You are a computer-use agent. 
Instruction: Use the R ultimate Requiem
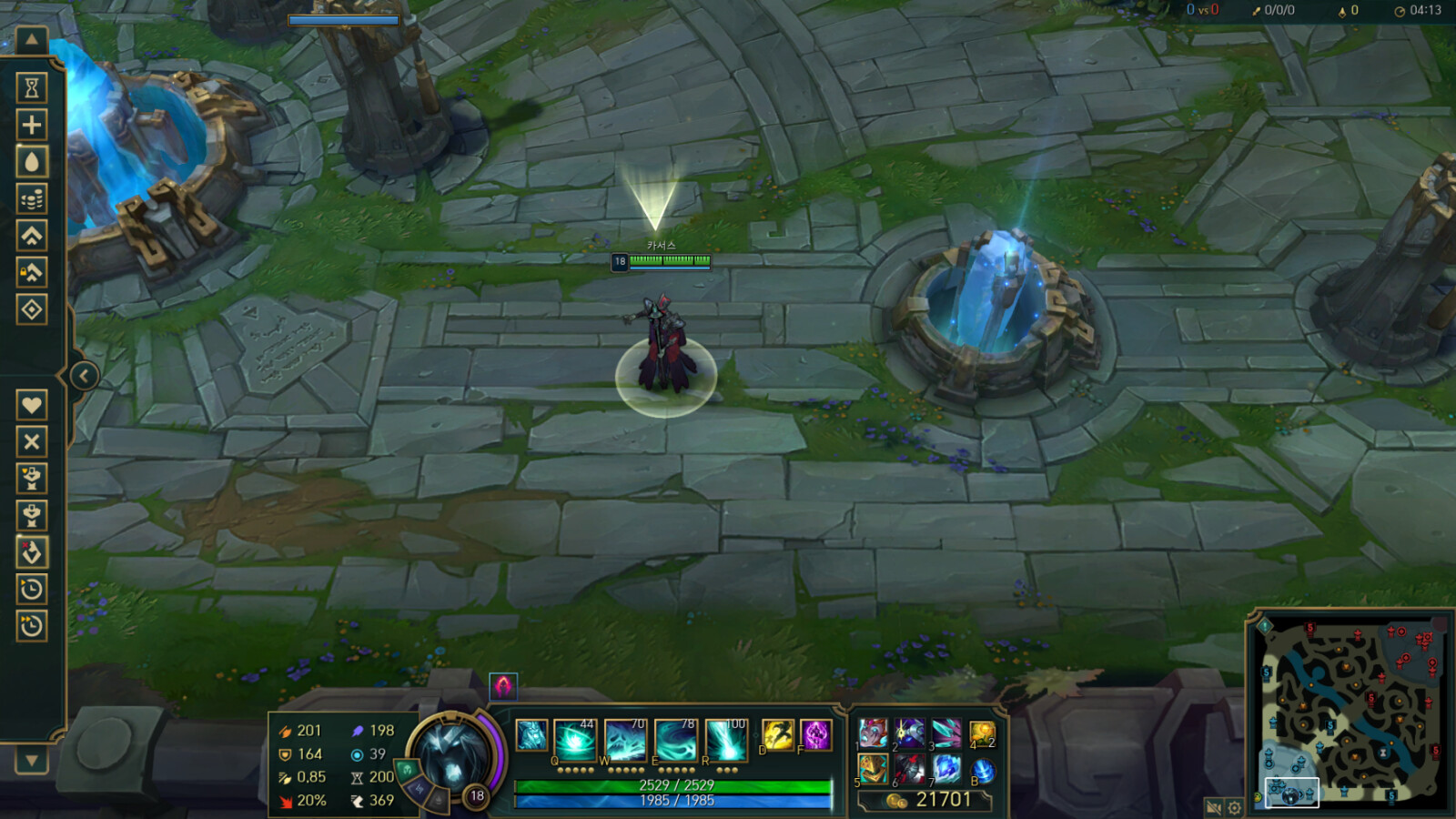click(725, 739)
